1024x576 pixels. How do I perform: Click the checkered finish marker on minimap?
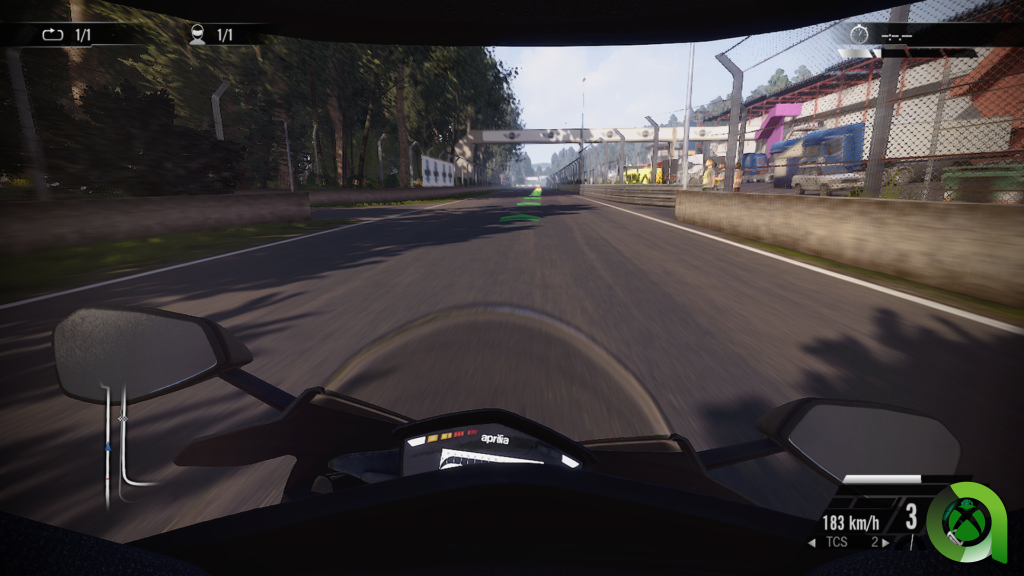point(122,418)
